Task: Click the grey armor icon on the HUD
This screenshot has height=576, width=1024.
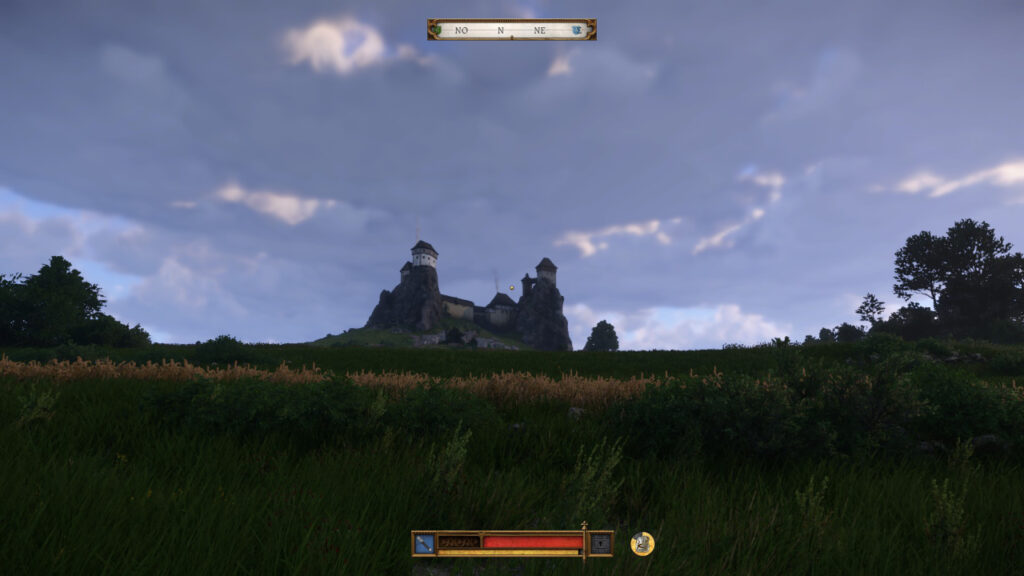Action: point(600,543)
